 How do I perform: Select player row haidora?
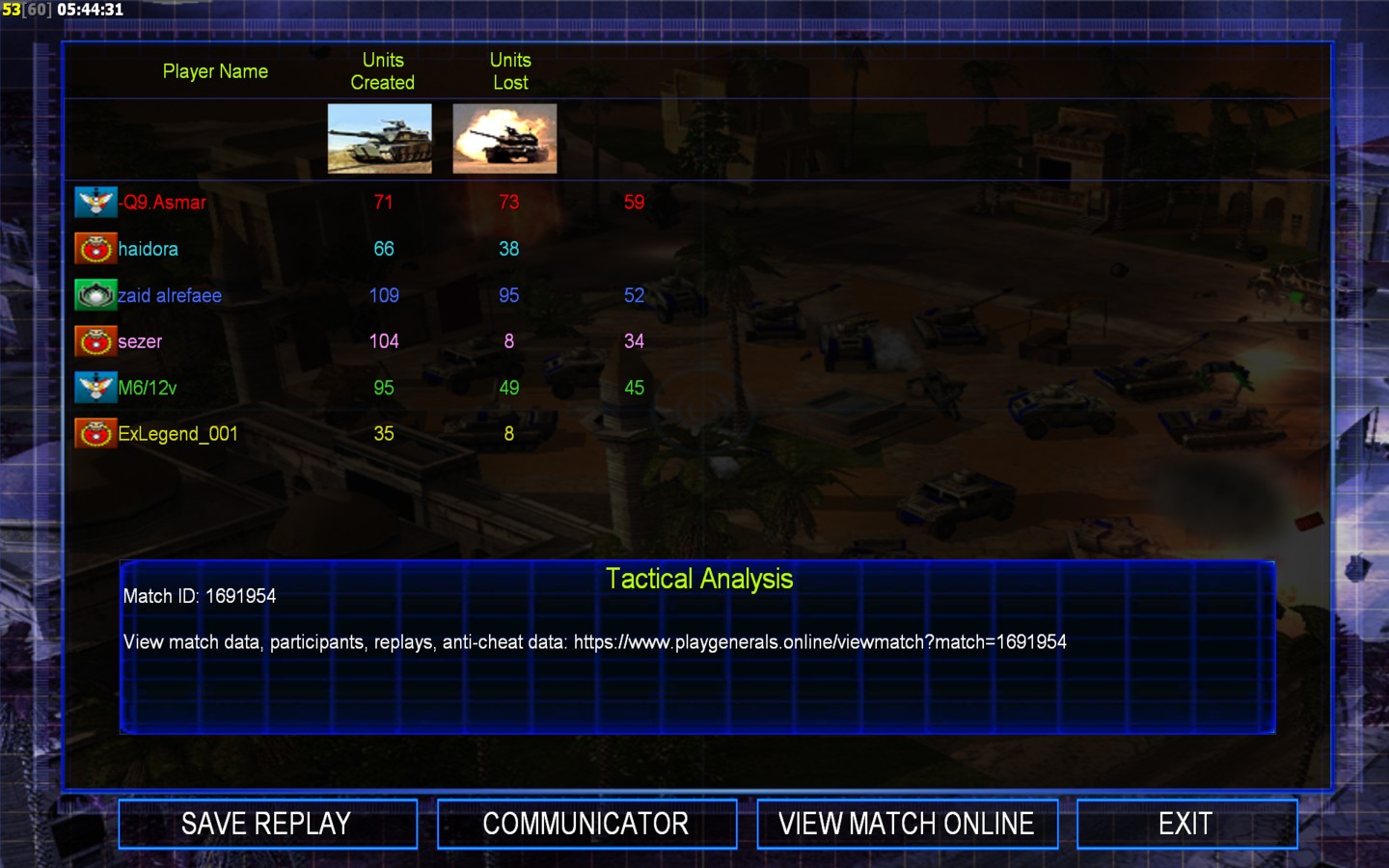coord(148,249)
